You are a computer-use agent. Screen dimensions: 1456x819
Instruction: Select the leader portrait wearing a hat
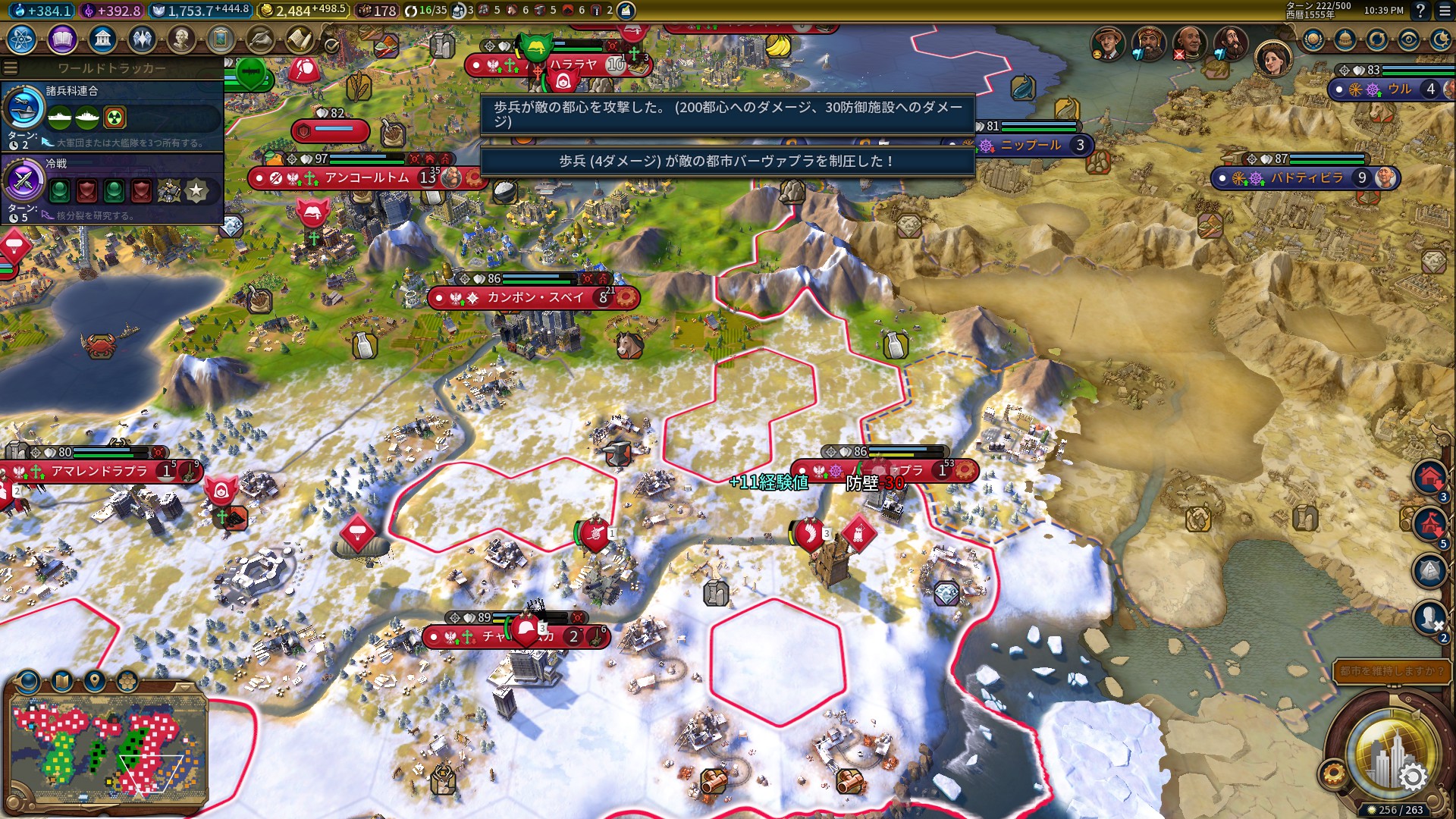tap(1106, 44)
